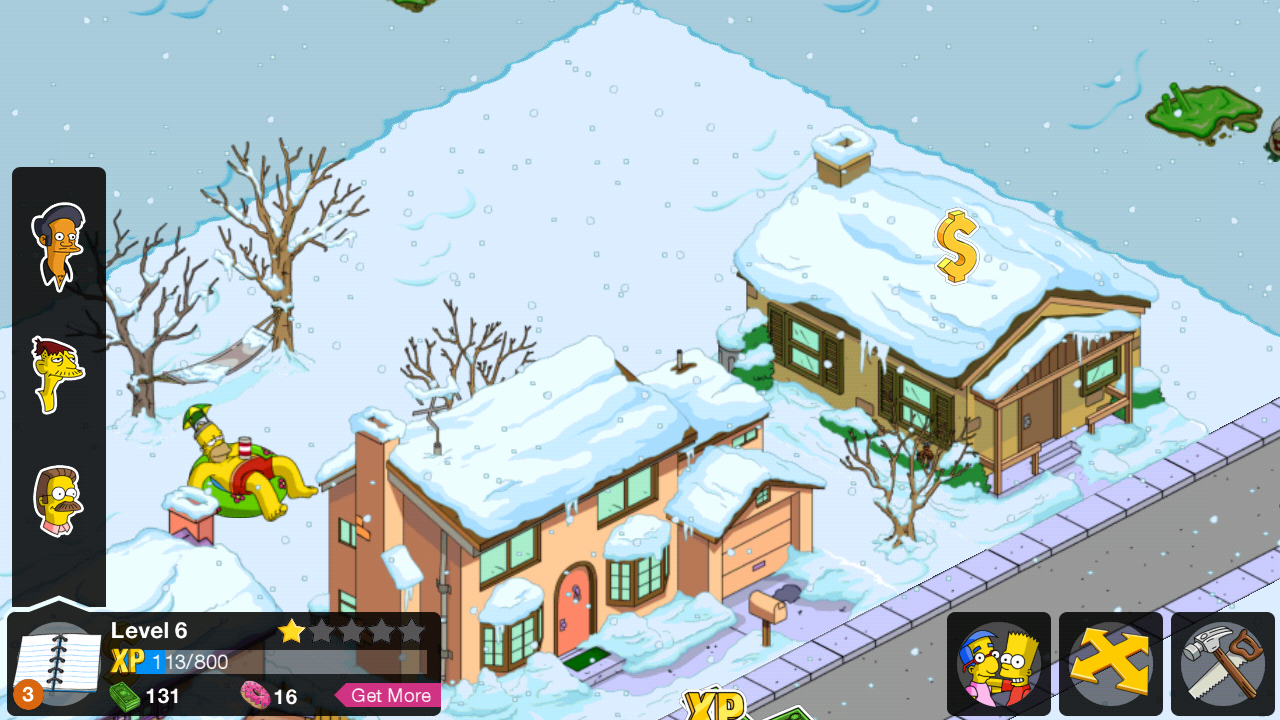Tap the Level 6 label
The width and height of the screenshot is (1280, 720).
149,630
